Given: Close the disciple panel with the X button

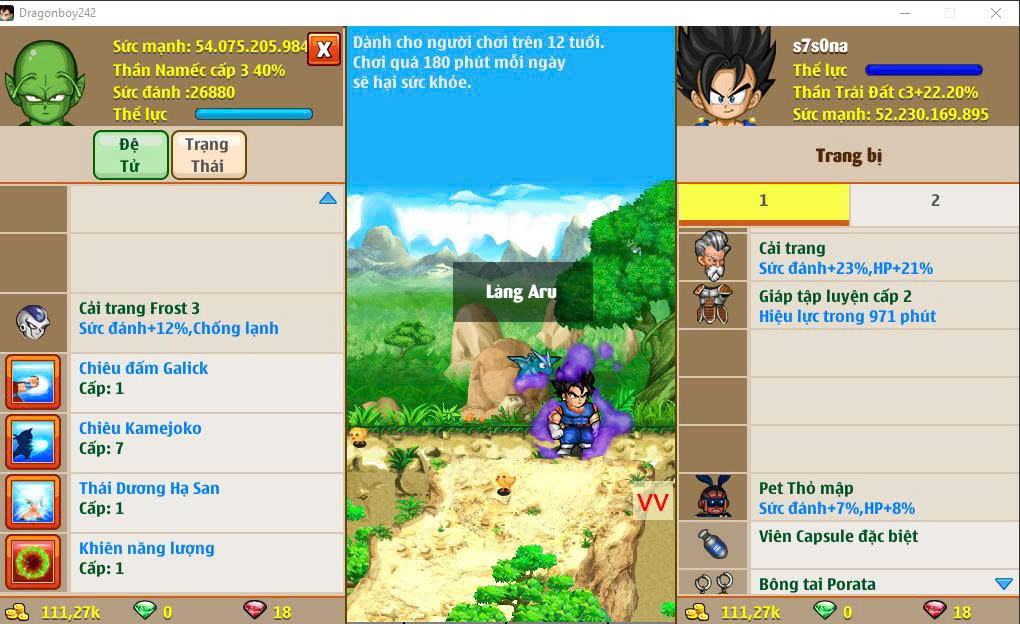Looking at the screenshot, I should [324, 49].
